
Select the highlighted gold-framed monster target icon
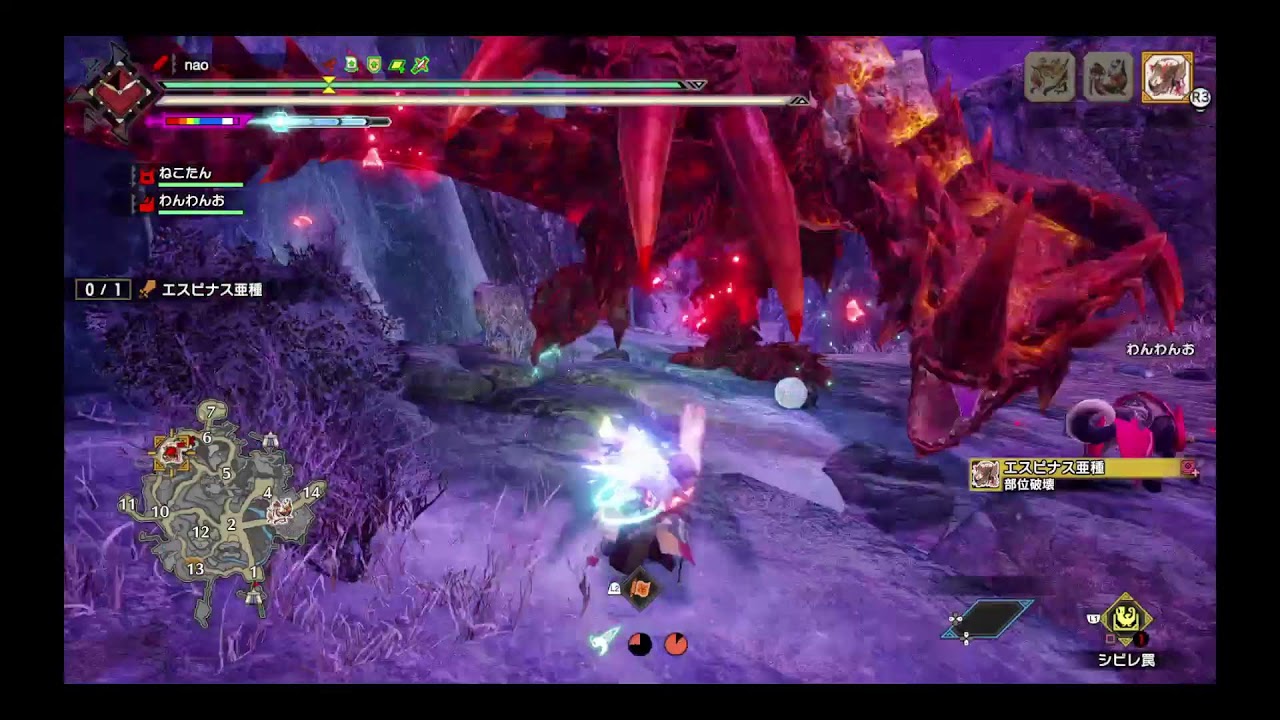(x=1166, y=77)
